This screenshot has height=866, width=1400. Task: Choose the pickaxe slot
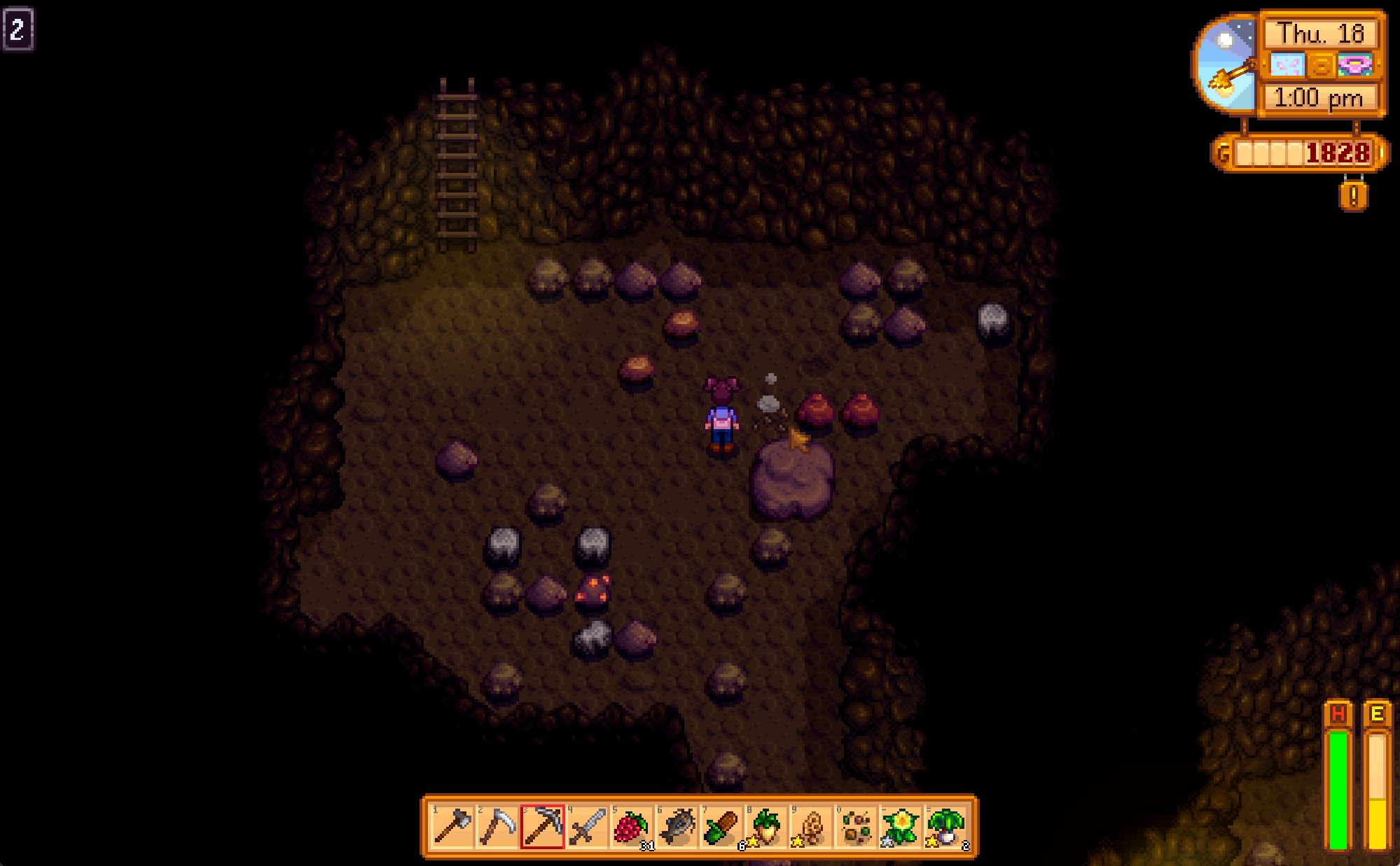click(542, 827)
